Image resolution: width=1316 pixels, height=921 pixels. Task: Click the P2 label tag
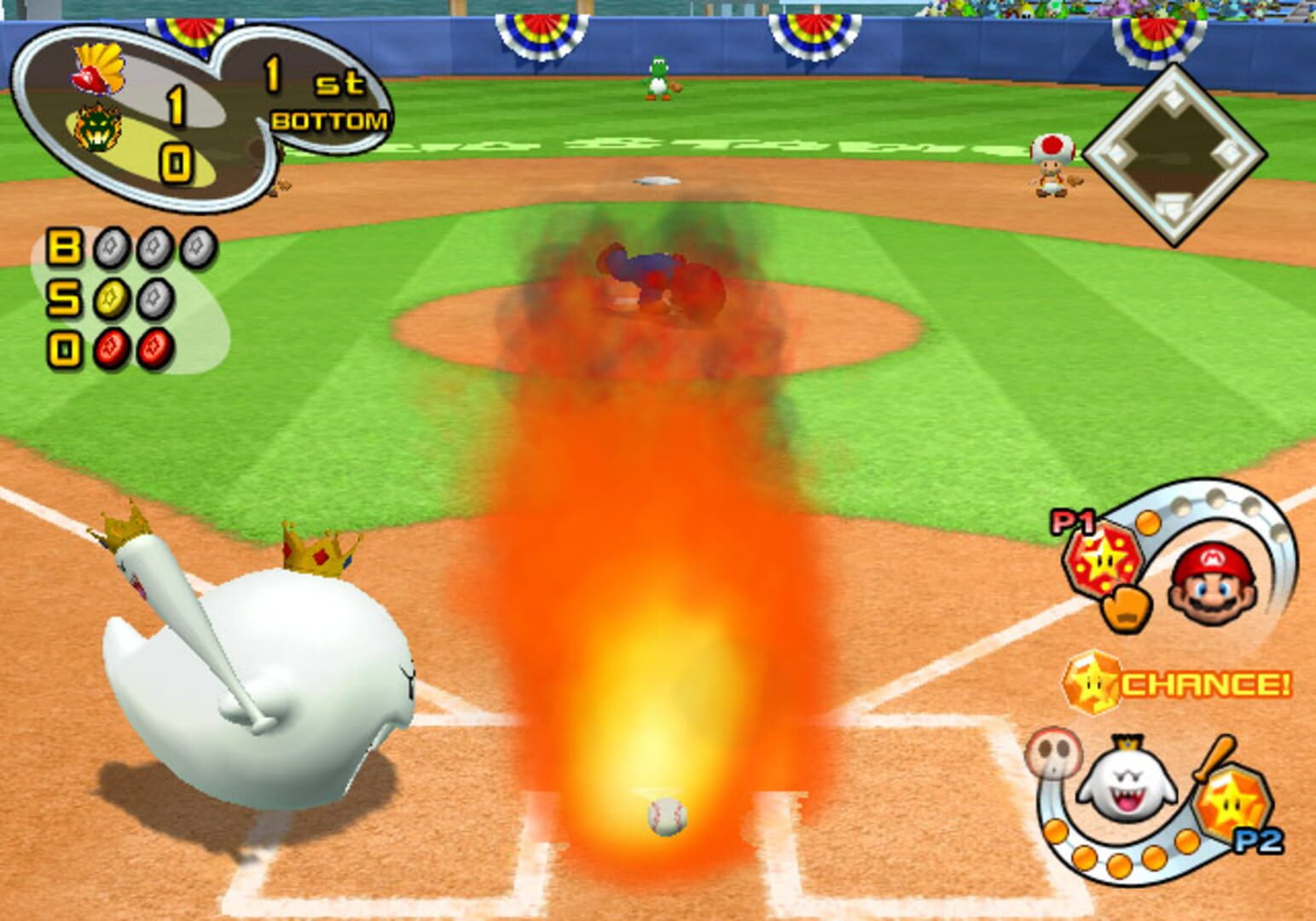click(1257, 841)
